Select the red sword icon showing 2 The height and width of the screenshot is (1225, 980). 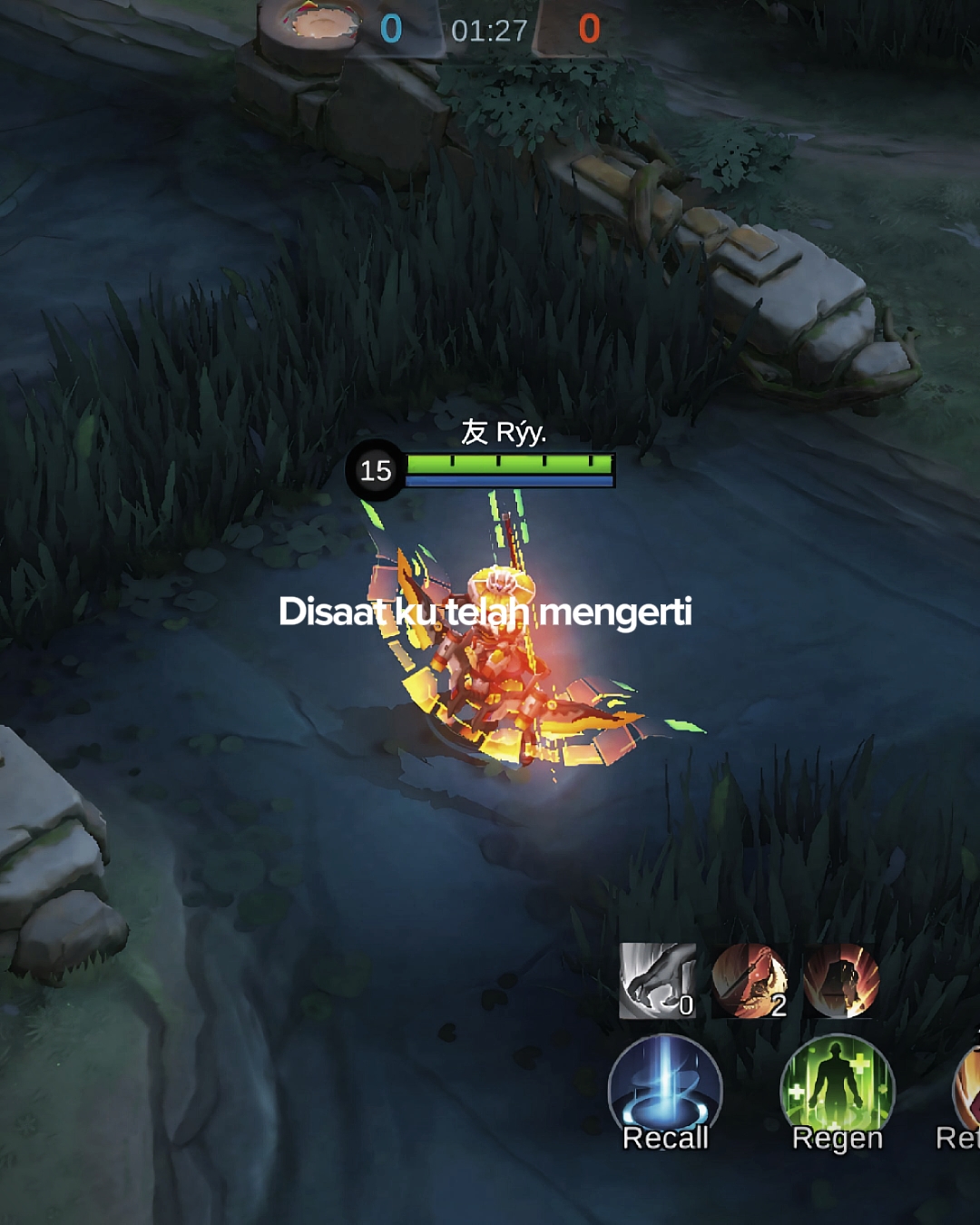[750, 981]
